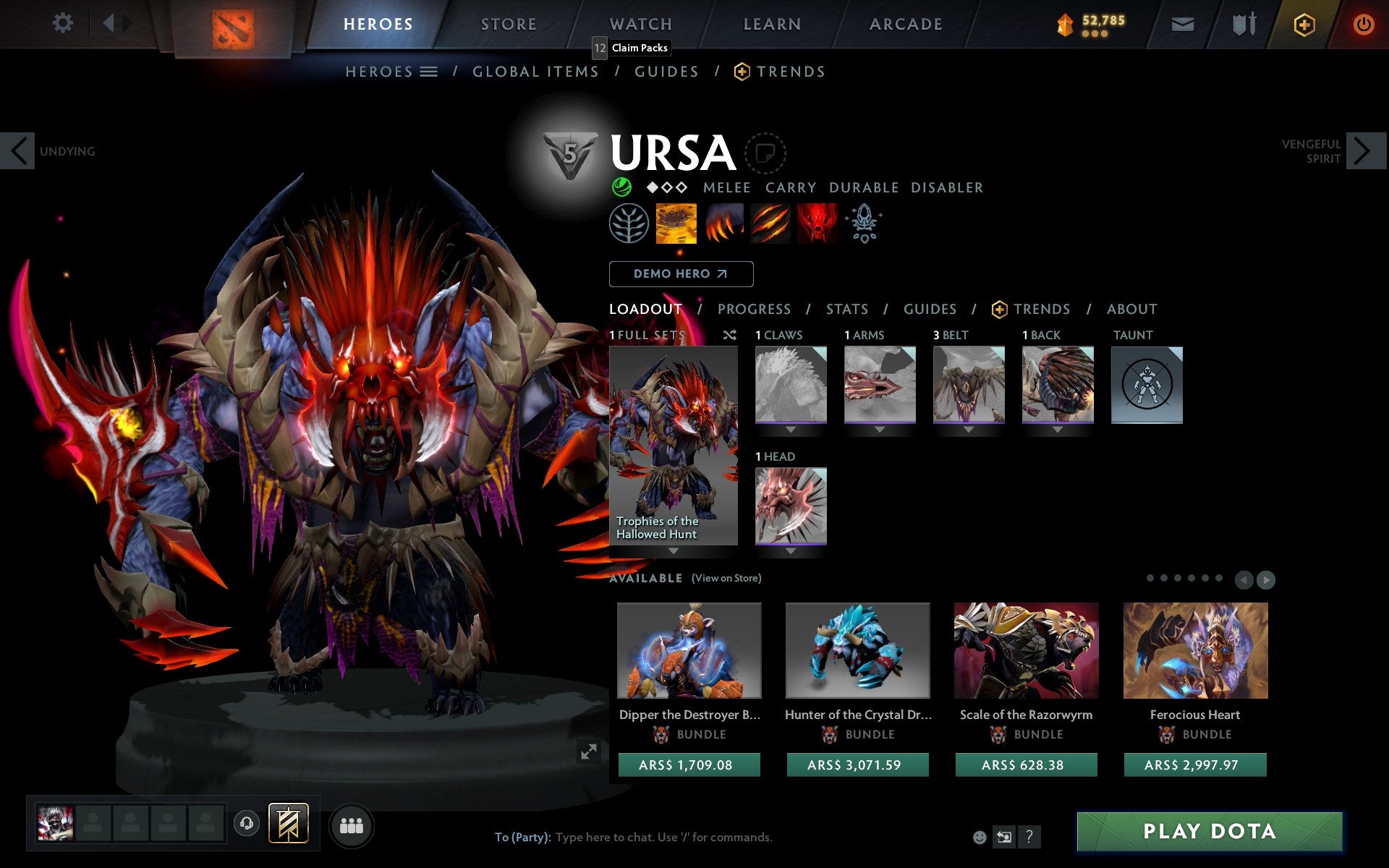Click the right pagination arrow above Available bundles
Viewport: 1389px width, 868px height.
[1266, 579]
